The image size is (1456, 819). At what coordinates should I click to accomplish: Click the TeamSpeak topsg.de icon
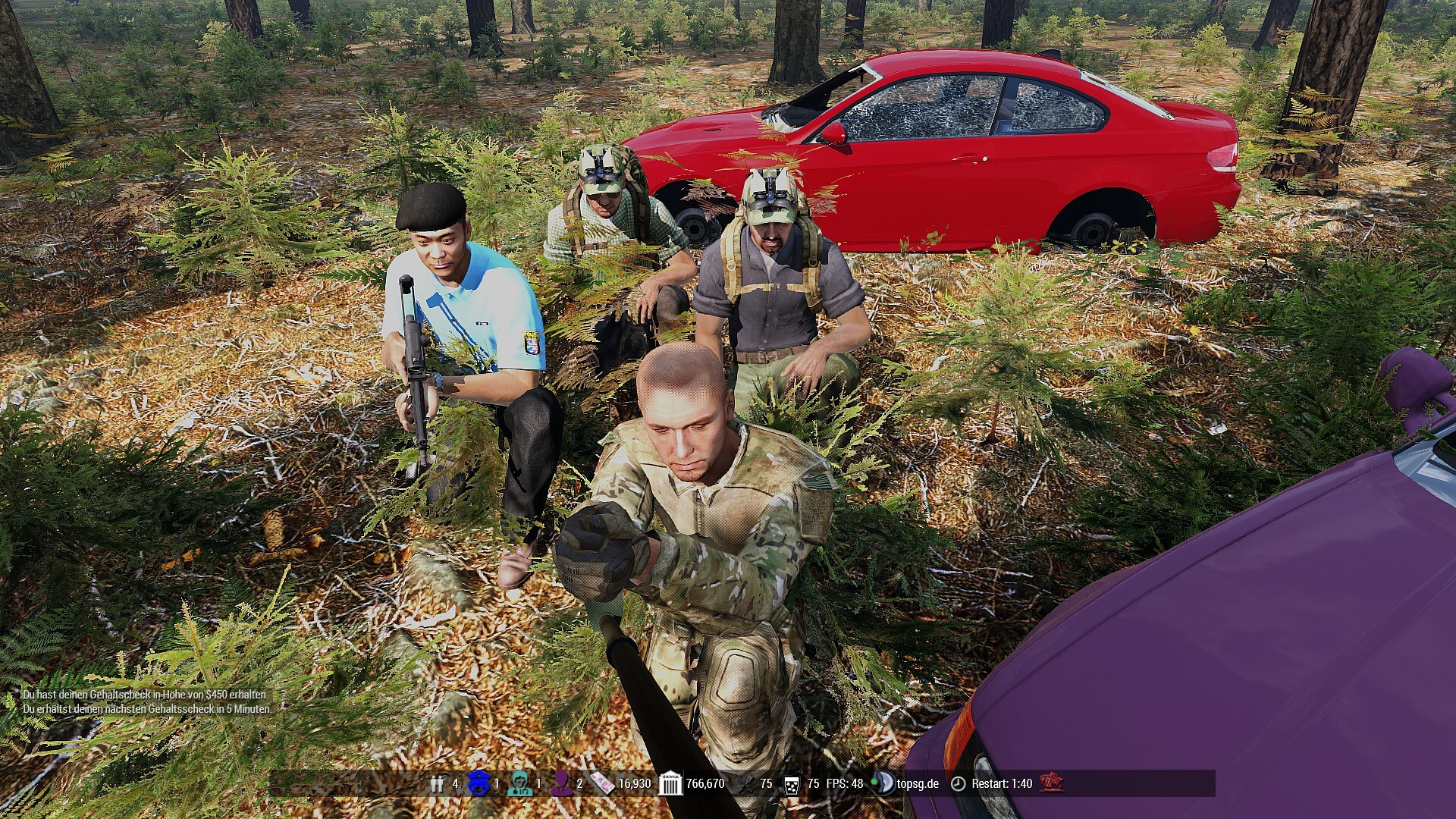pos(882,783)
